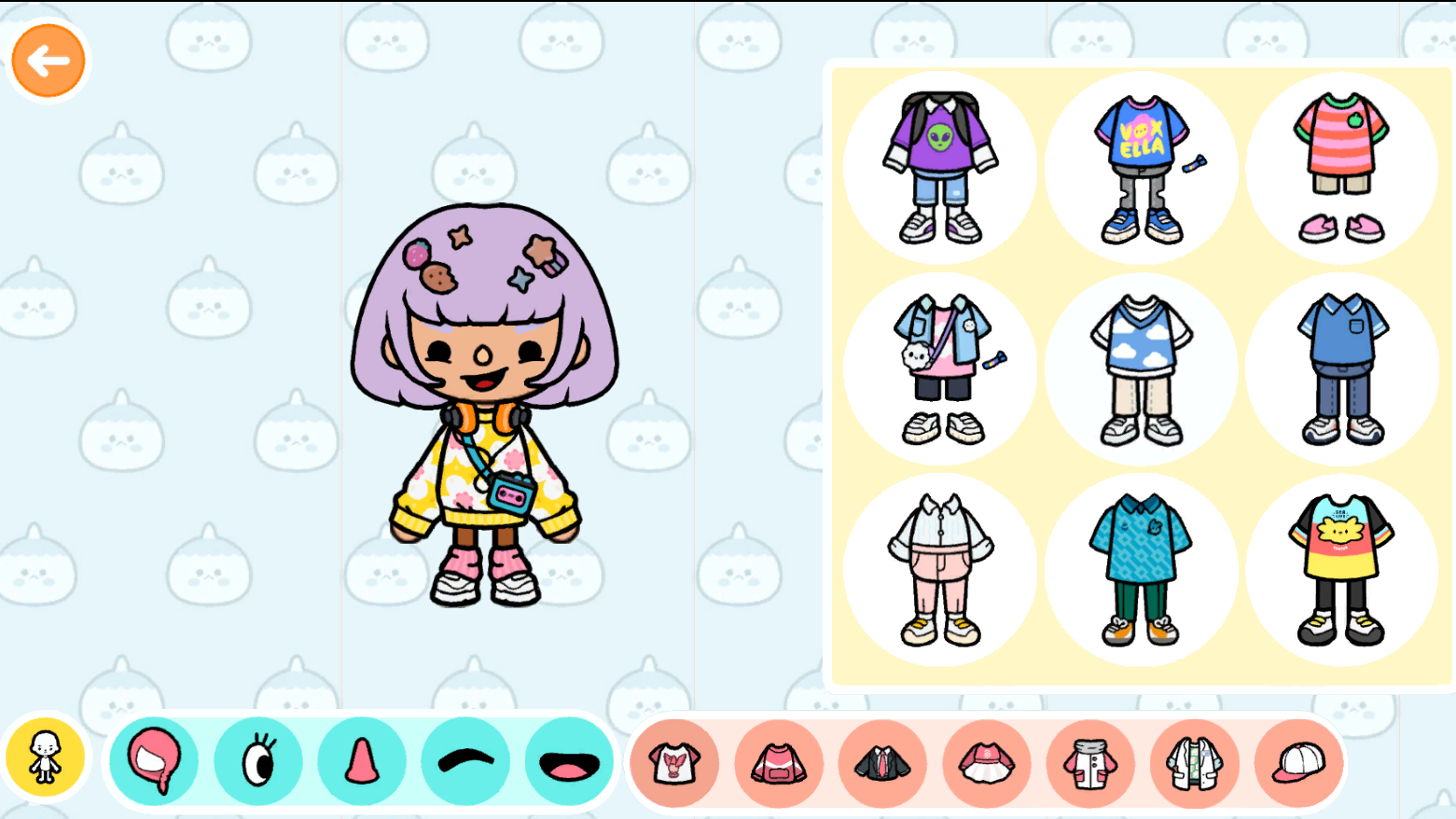
Task: Open the hair customization category
Action: pos(154,761)
